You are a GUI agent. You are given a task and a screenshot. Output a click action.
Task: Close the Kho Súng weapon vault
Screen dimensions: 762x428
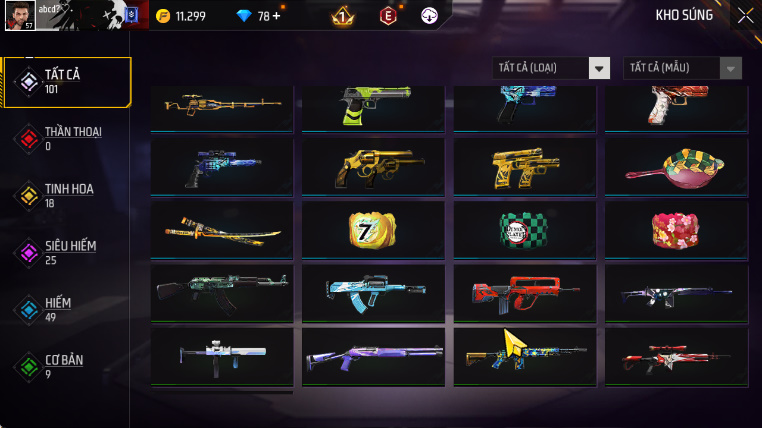pos(745,15)
